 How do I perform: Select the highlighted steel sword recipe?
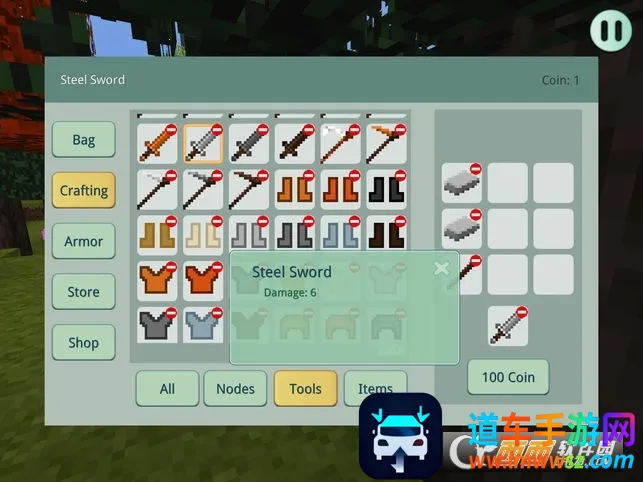click(203, 143)
